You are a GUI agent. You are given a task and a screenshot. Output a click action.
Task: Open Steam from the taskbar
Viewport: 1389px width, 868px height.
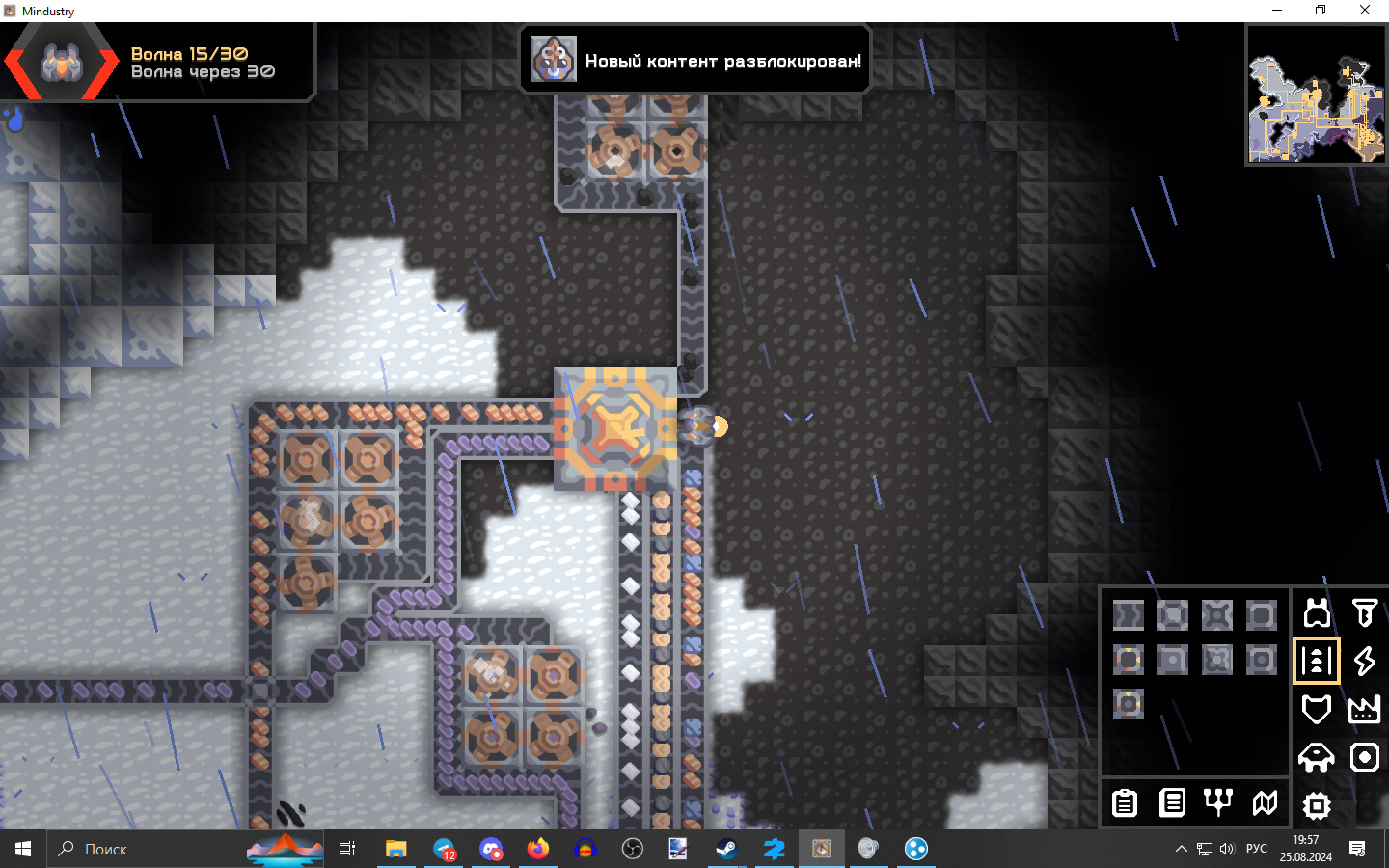pos(725,849)
